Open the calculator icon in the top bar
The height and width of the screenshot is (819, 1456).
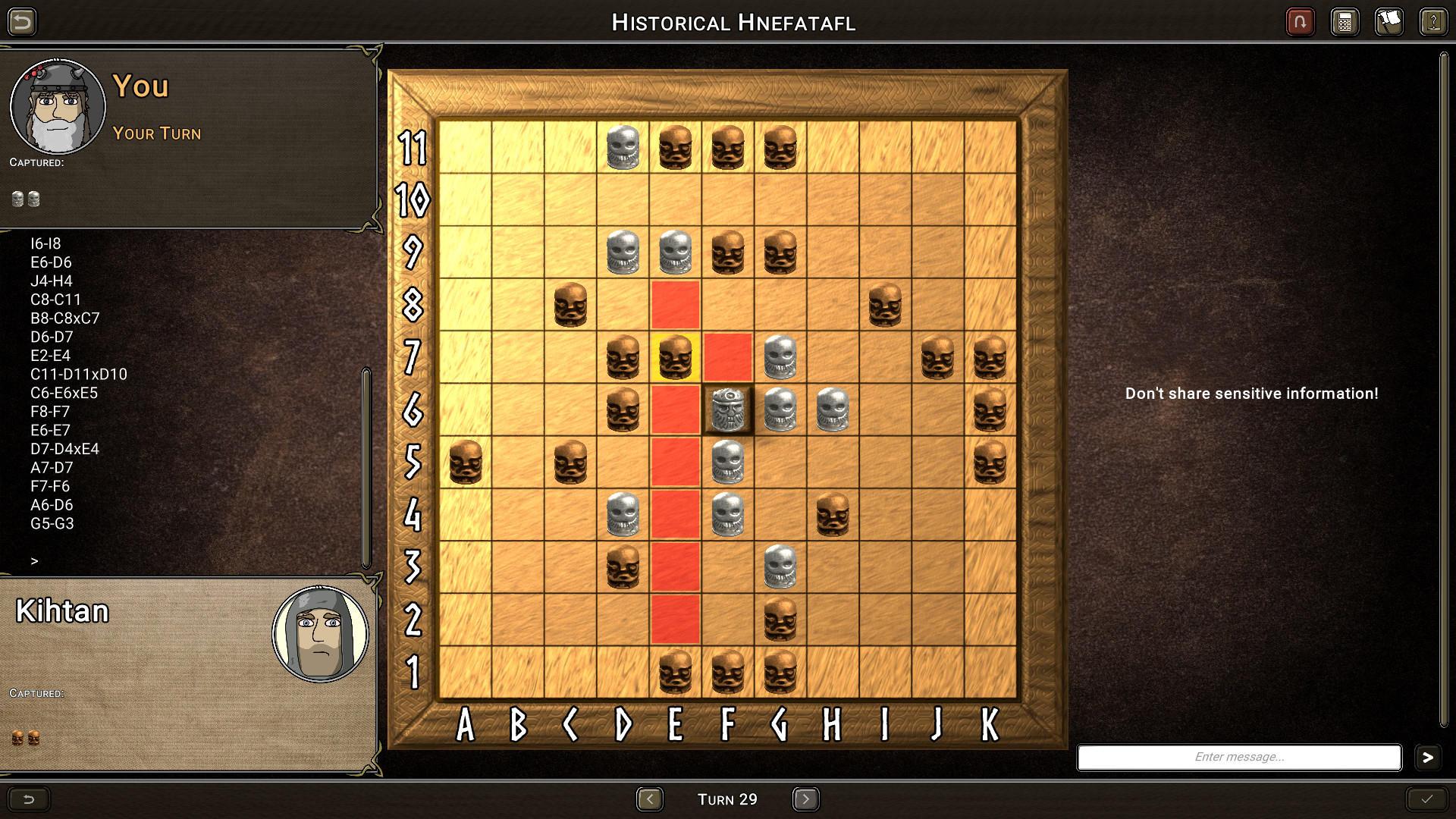(1345, 22)
